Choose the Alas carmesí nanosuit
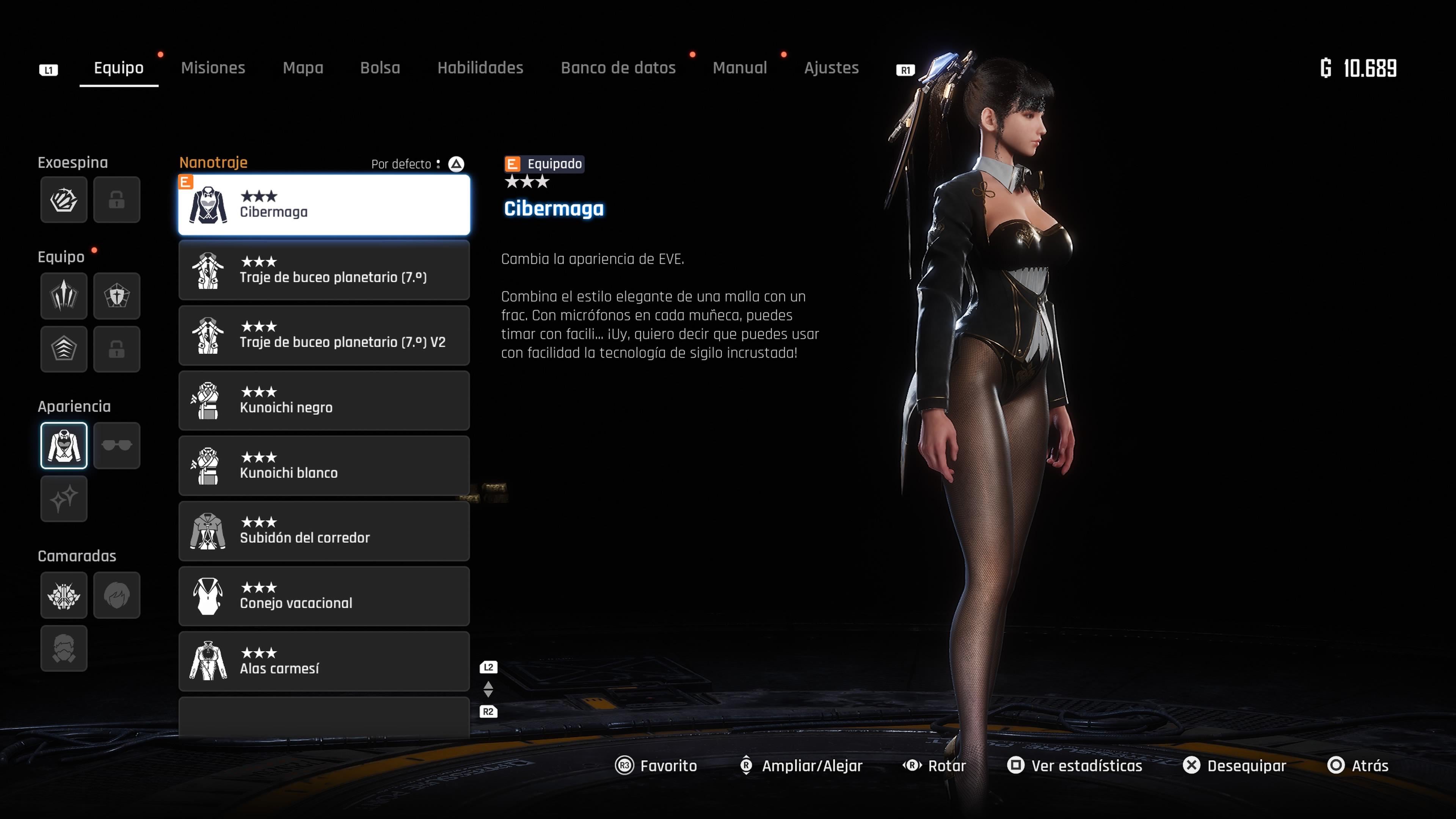1456x819 pixels. pyautogui.click(x=324, y=661)
